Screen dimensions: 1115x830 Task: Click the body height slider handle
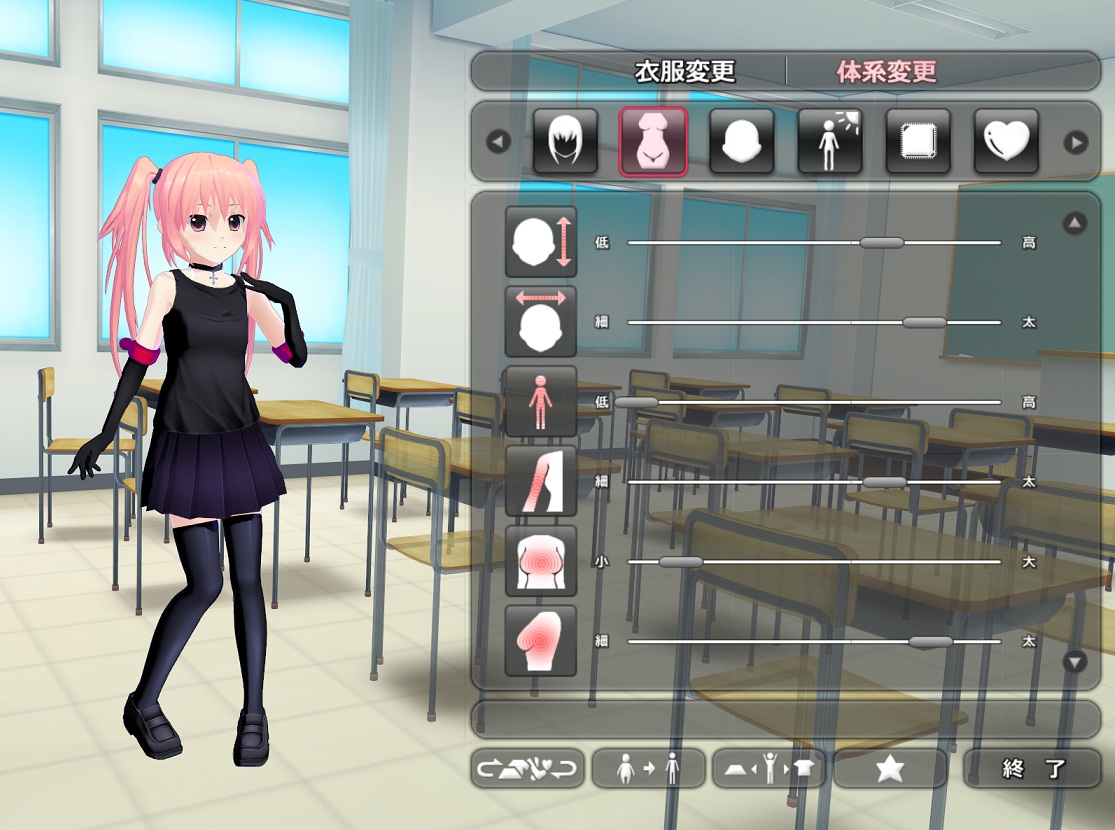[x=637, y=402]
